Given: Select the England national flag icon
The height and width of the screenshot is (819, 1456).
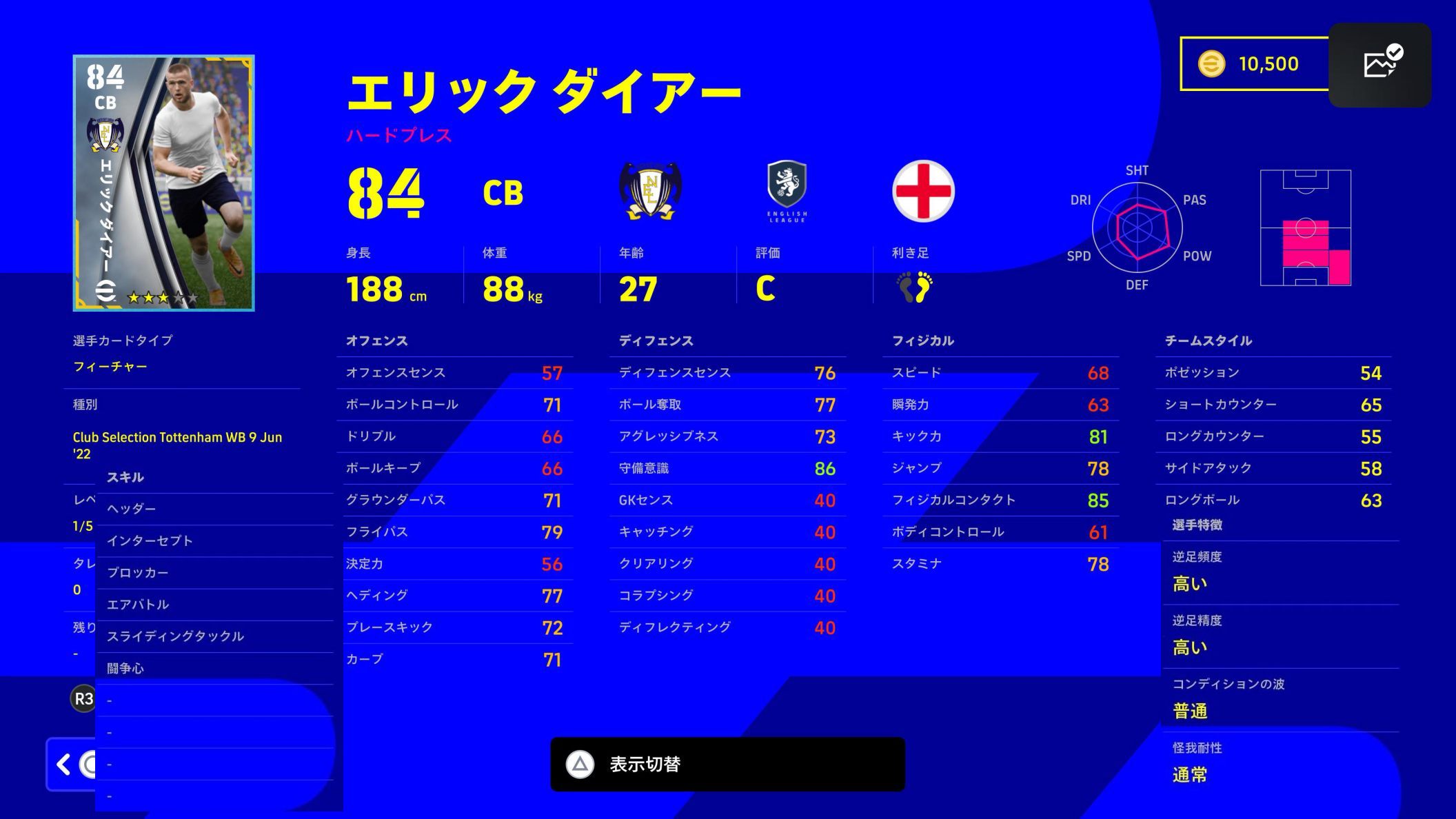Looking at the screenshot, I should click(x=924, y=193).
